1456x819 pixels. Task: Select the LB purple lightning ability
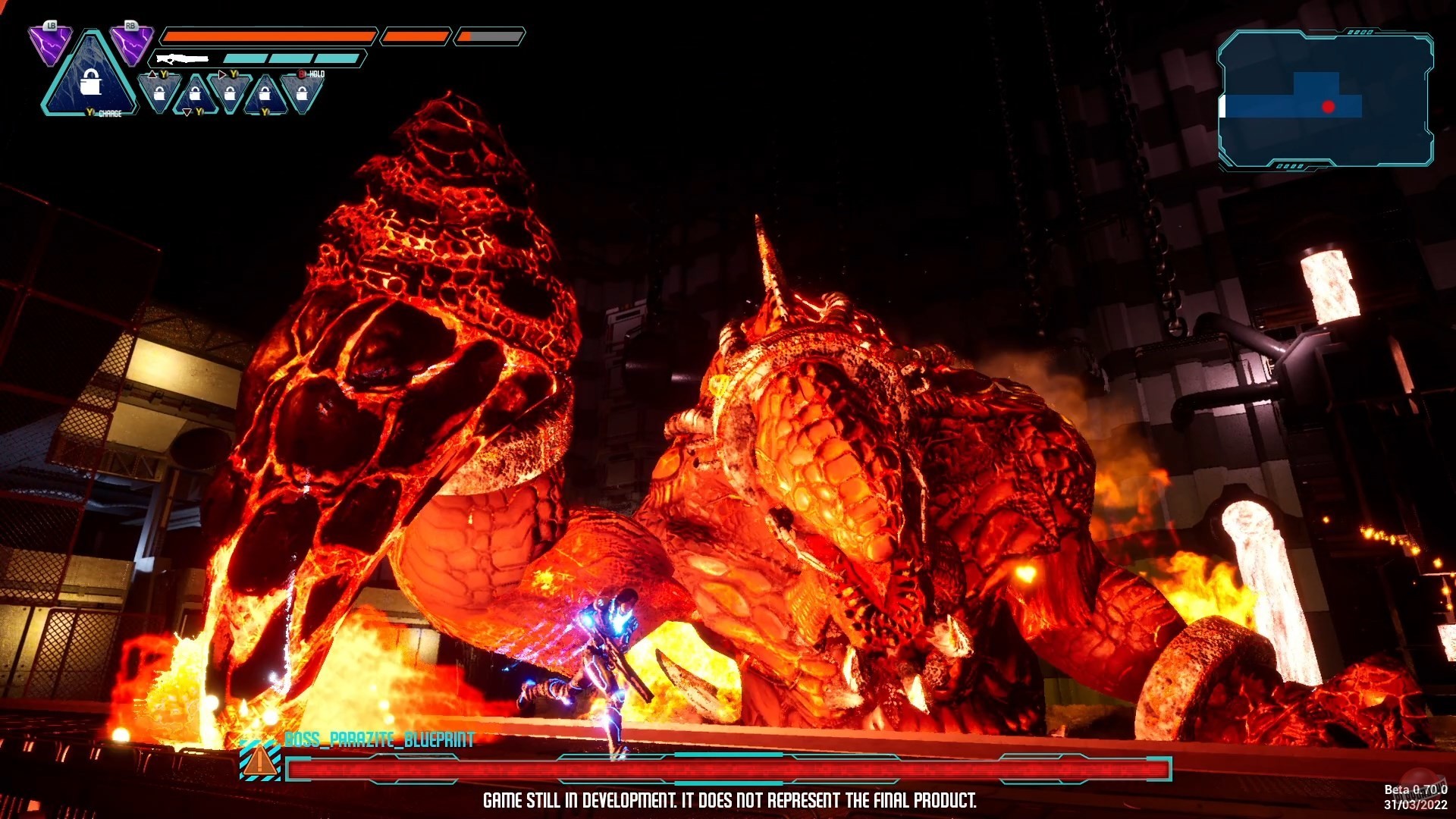(50, 45)
